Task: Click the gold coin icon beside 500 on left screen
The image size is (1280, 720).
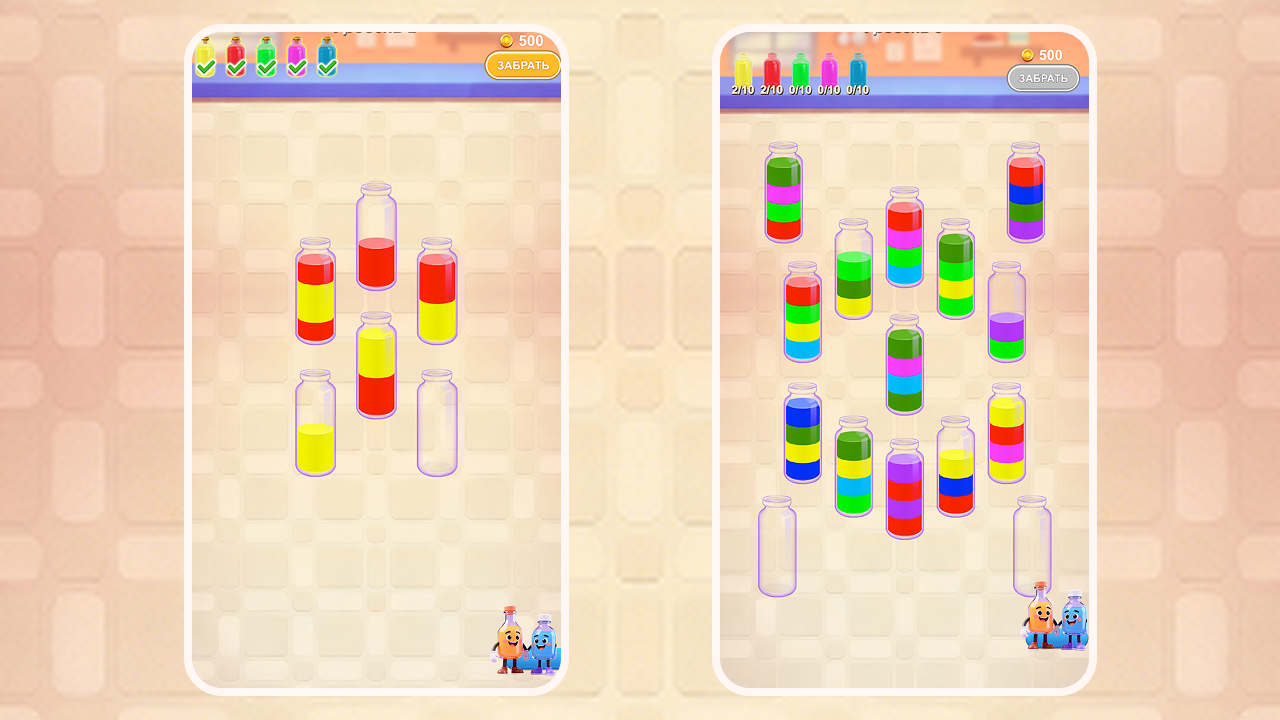Action: click(508, 41)
